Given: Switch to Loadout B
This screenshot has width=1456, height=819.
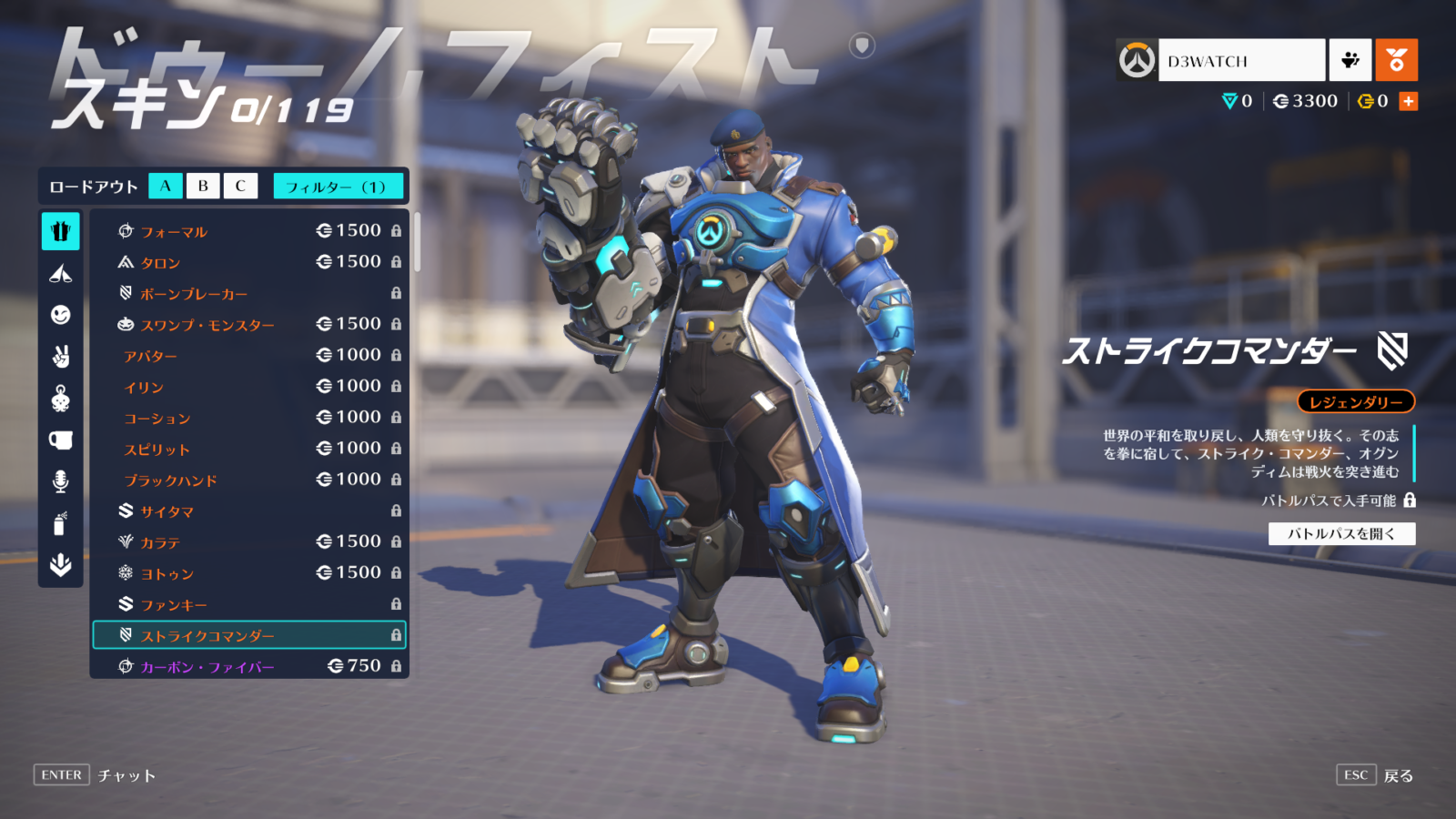Looking at the screenshot, I should [202, 186].
